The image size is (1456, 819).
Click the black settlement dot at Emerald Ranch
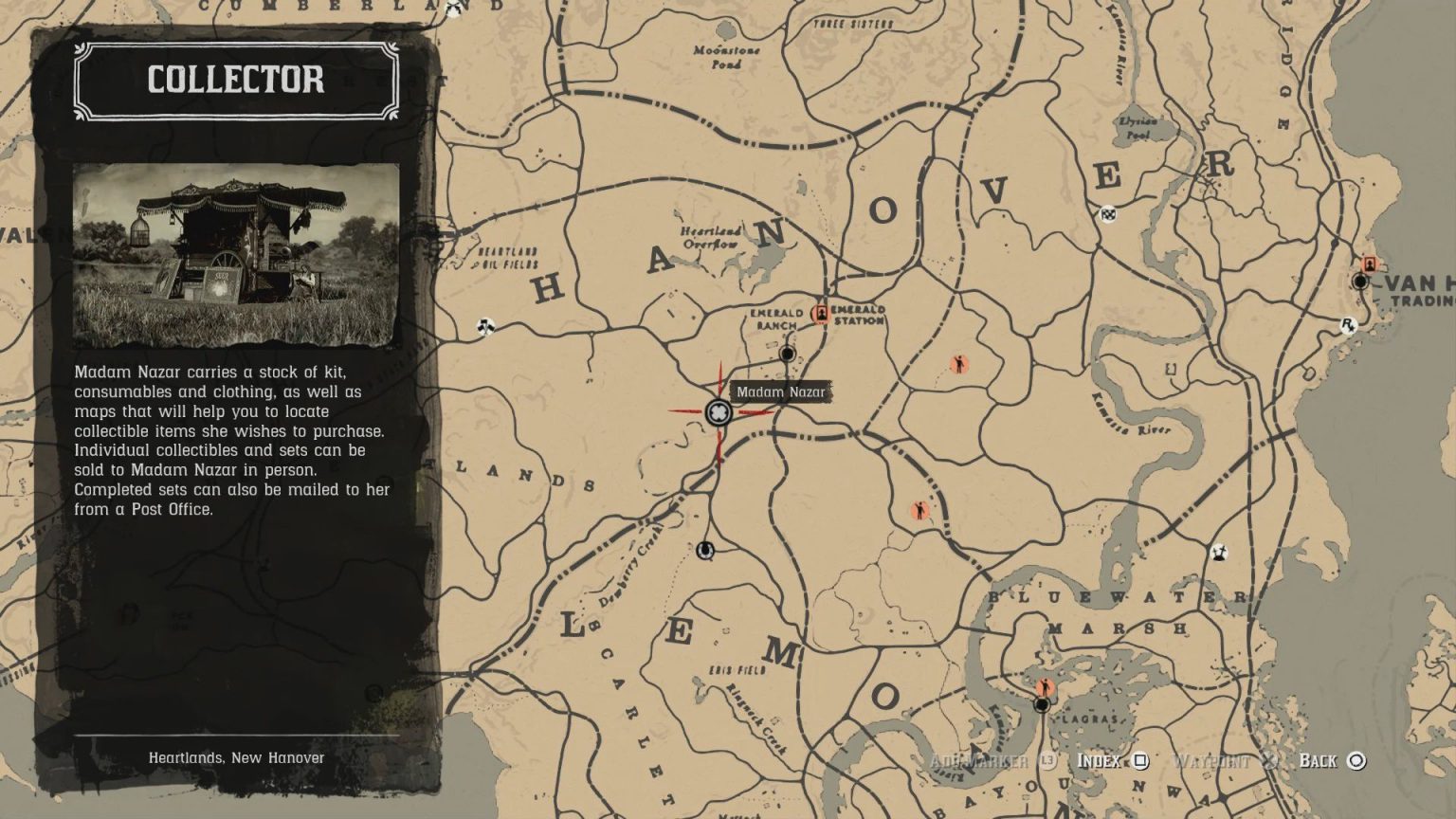pyautogui.click(x=786, y=354)
